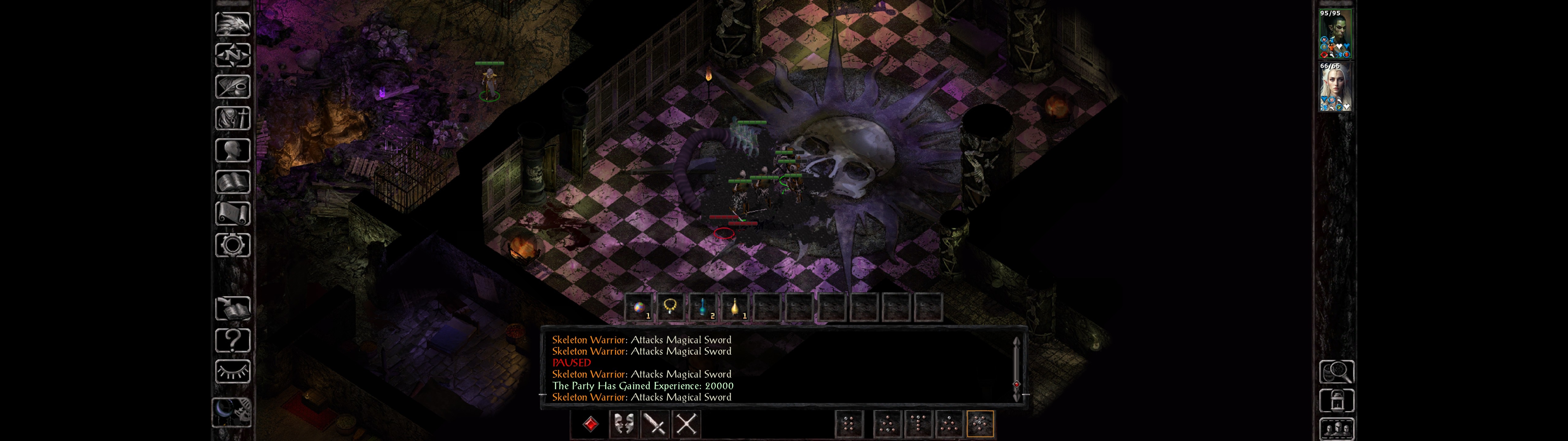Open the options gear menu
This screenshot has width=1568, height=441.
point(232,246)
